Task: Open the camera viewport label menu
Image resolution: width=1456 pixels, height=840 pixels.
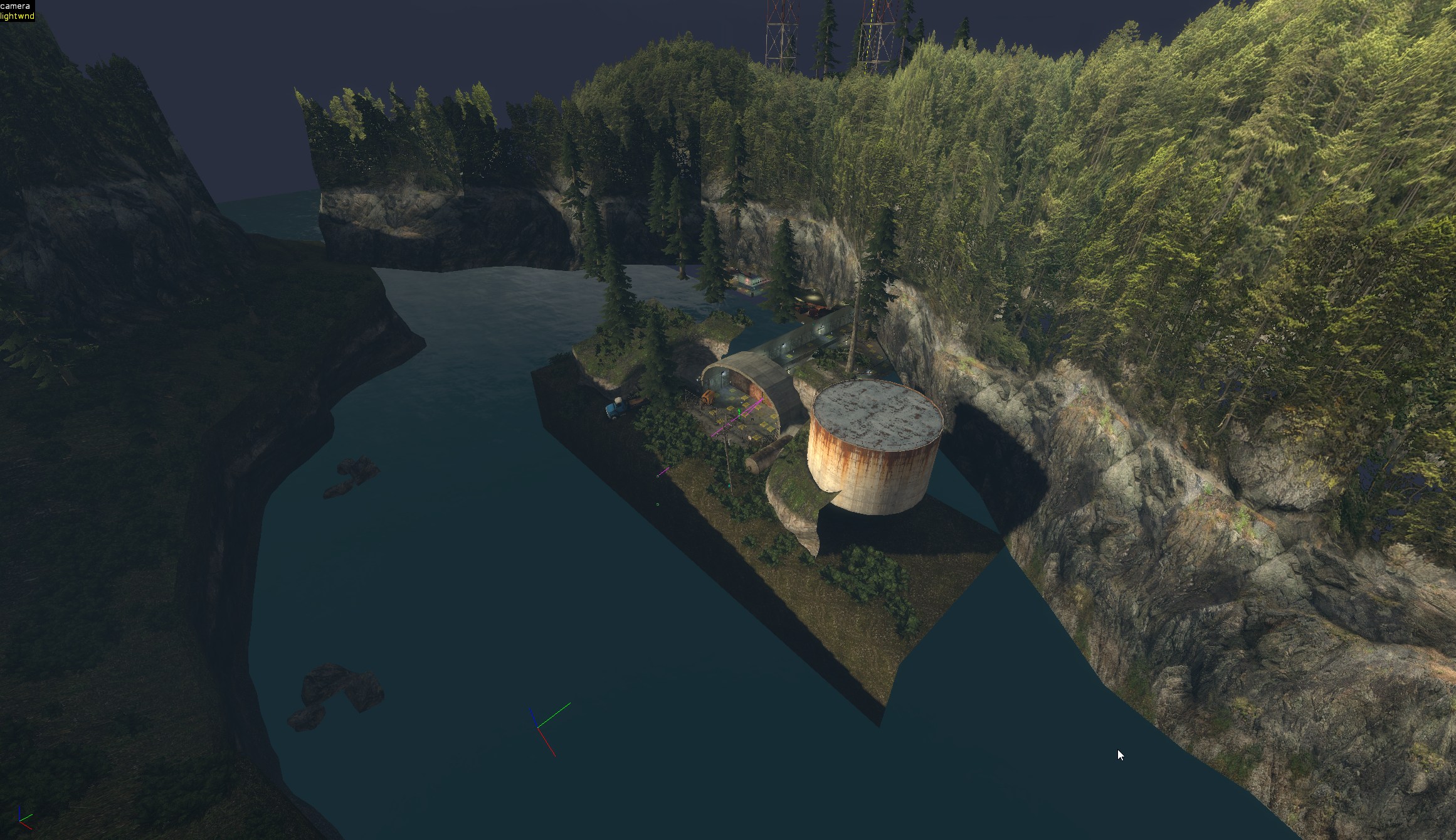Action: point(15,6)
